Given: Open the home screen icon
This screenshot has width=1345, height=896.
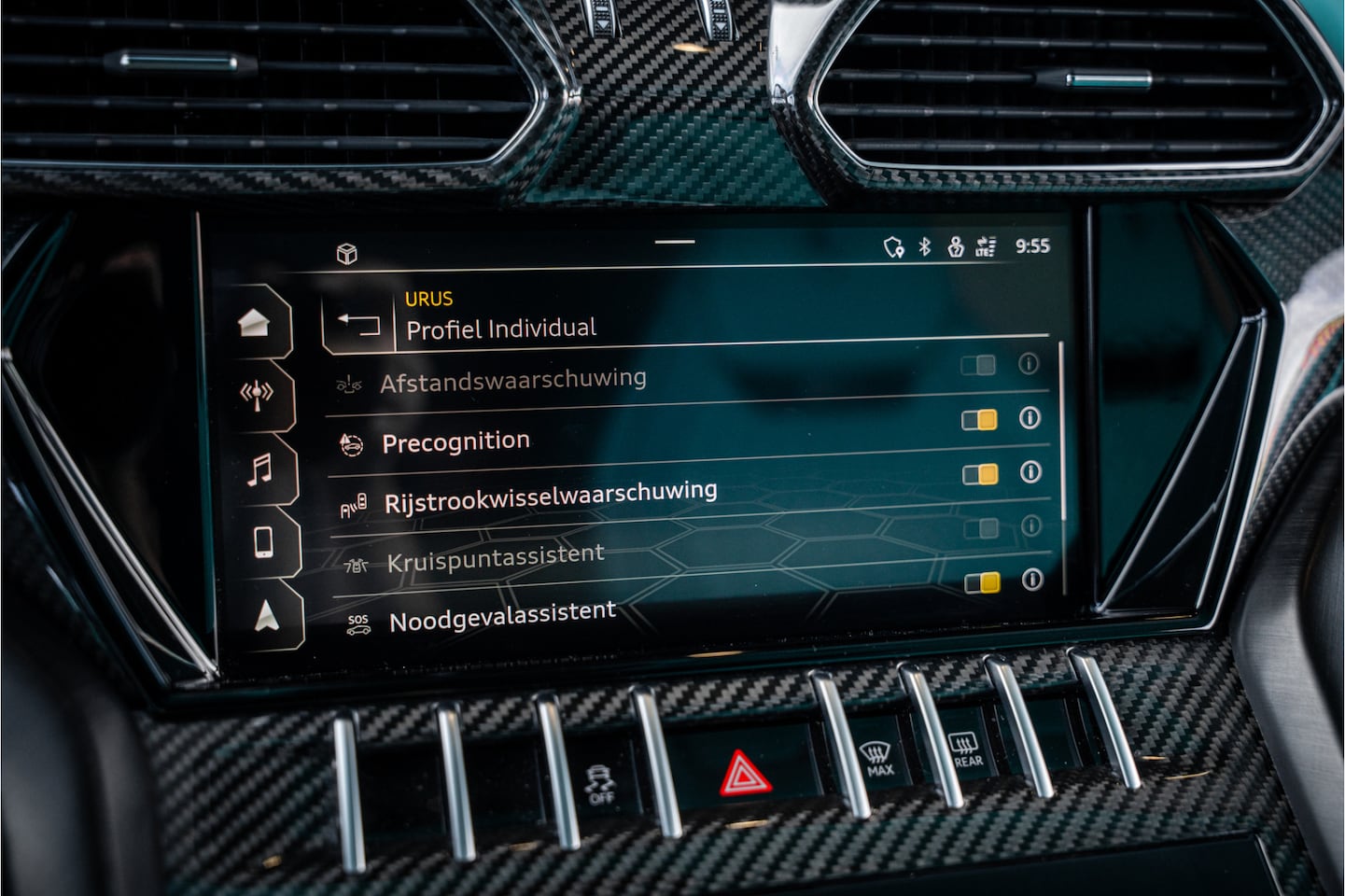Looking at the screenshot, I should pos(256,324).
